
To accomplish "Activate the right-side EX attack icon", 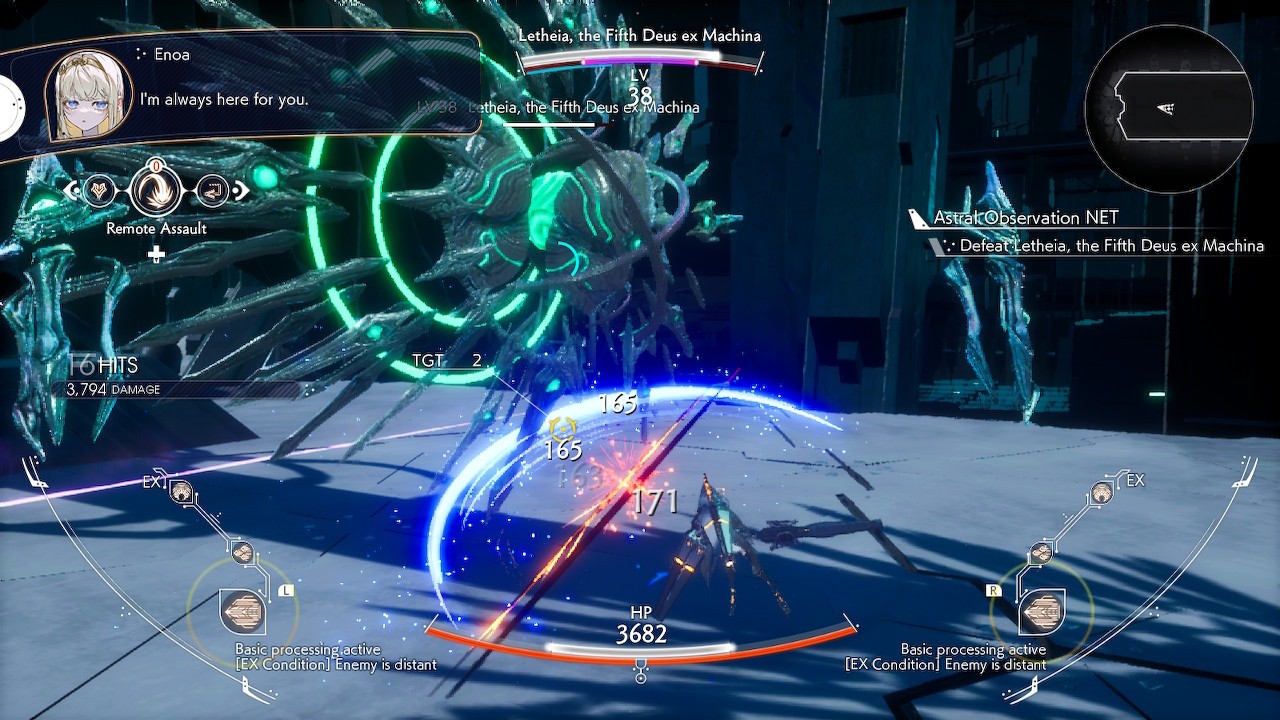I will click(1101, 491).
